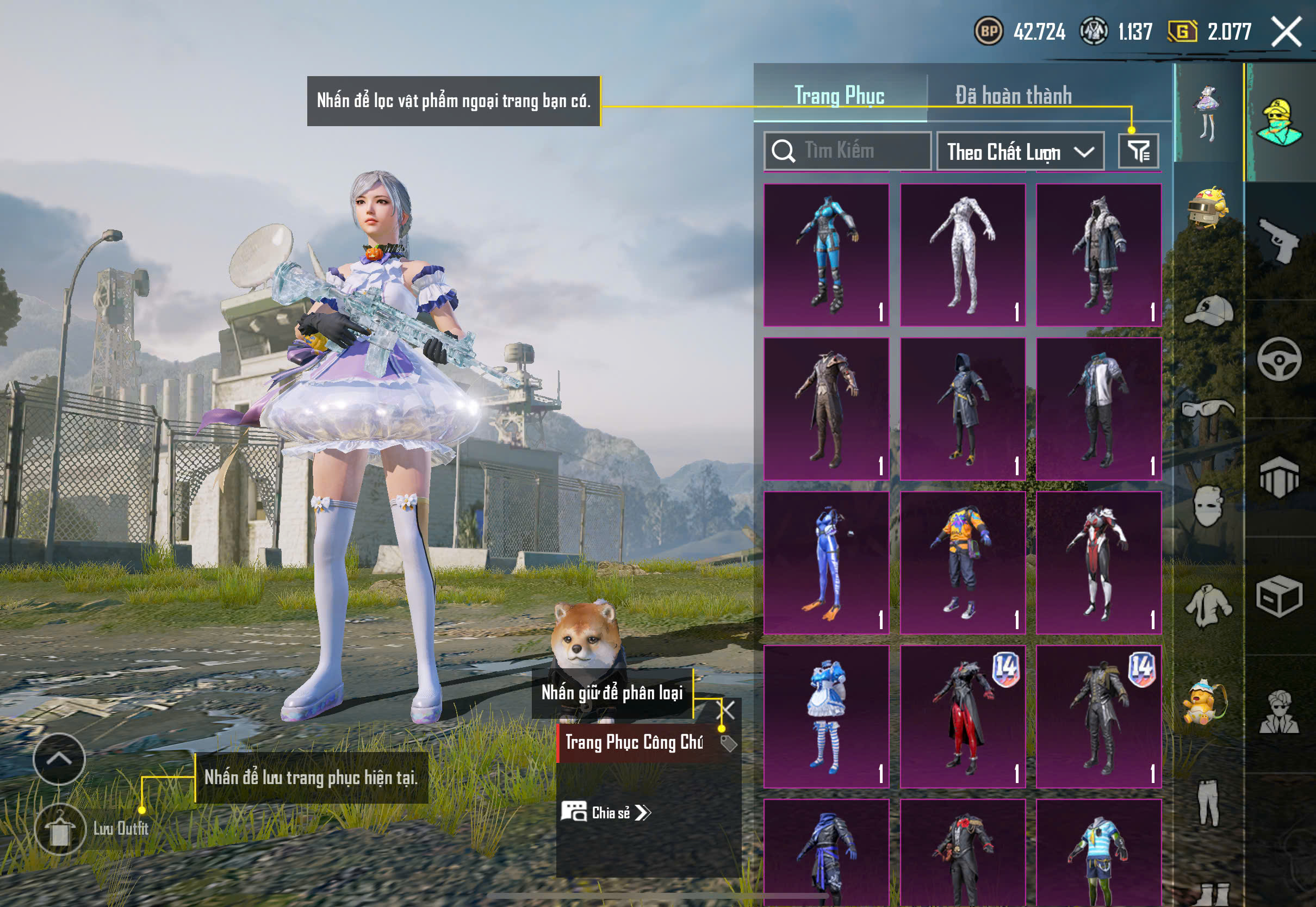Select the blue armored suit outfit
Screen dimensions: 1316x907
(x=826, y=254)
